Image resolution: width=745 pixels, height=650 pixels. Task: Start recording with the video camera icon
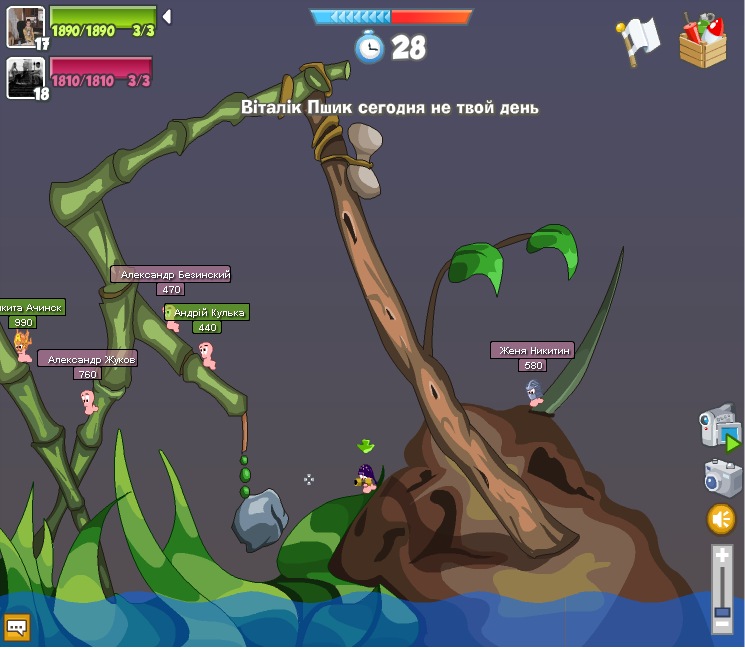[x=719, y=428]
